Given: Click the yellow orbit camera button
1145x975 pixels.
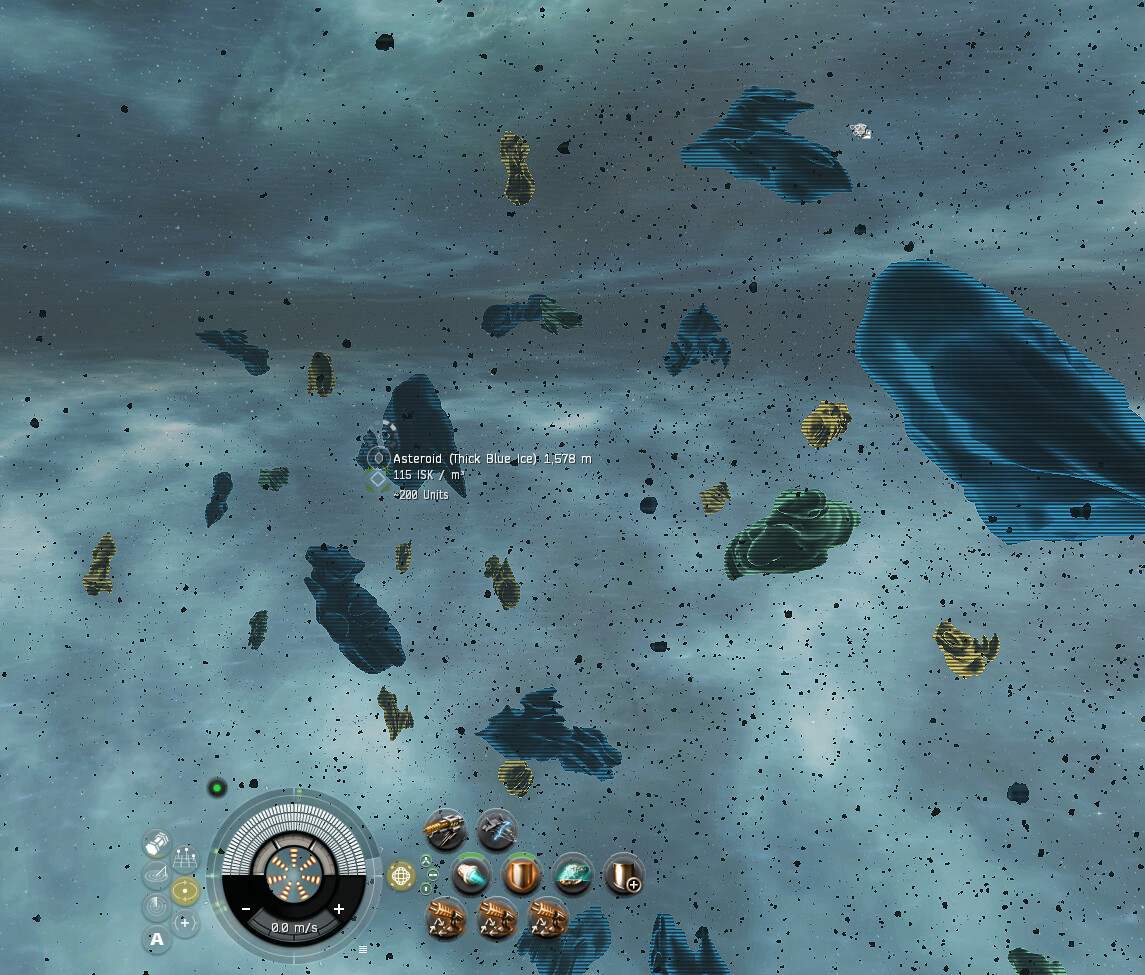Looking at the screenshot, I should coord(185,890).
